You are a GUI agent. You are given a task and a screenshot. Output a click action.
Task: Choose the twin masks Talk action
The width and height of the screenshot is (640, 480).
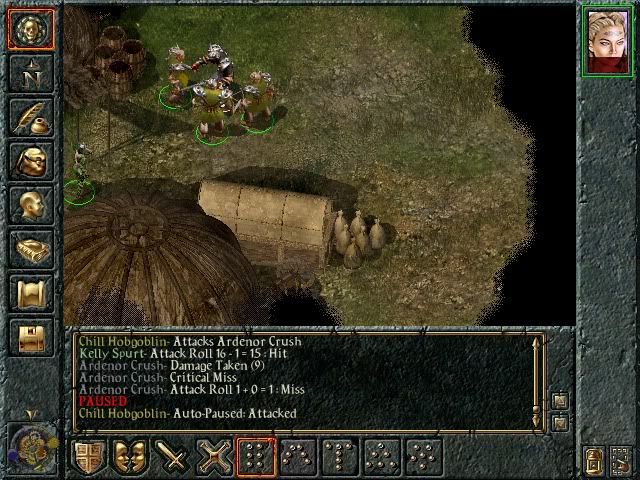[x=132, y=456]
